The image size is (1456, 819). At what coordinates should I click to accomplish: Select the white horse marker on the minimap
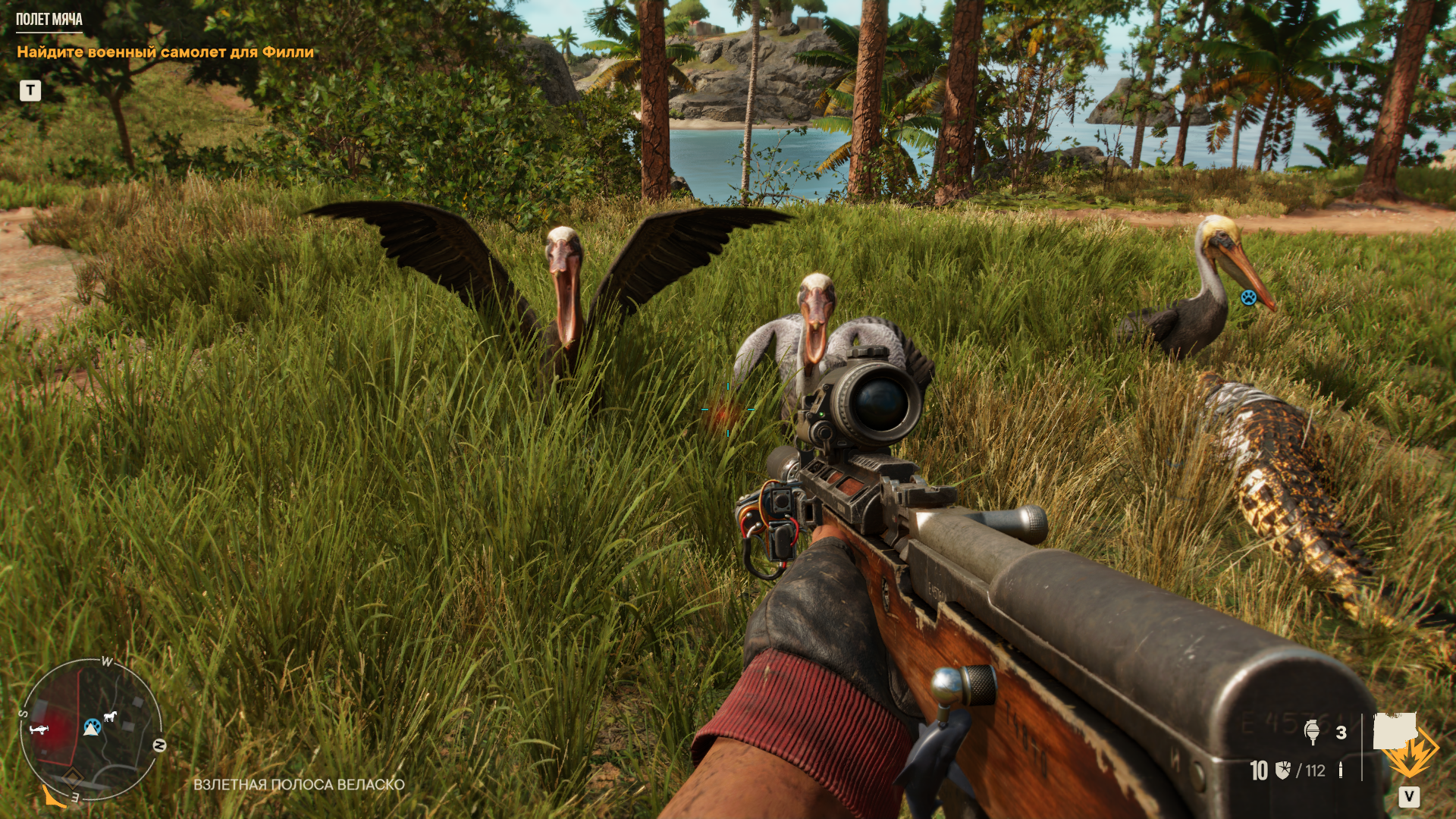tap(110, 716)
